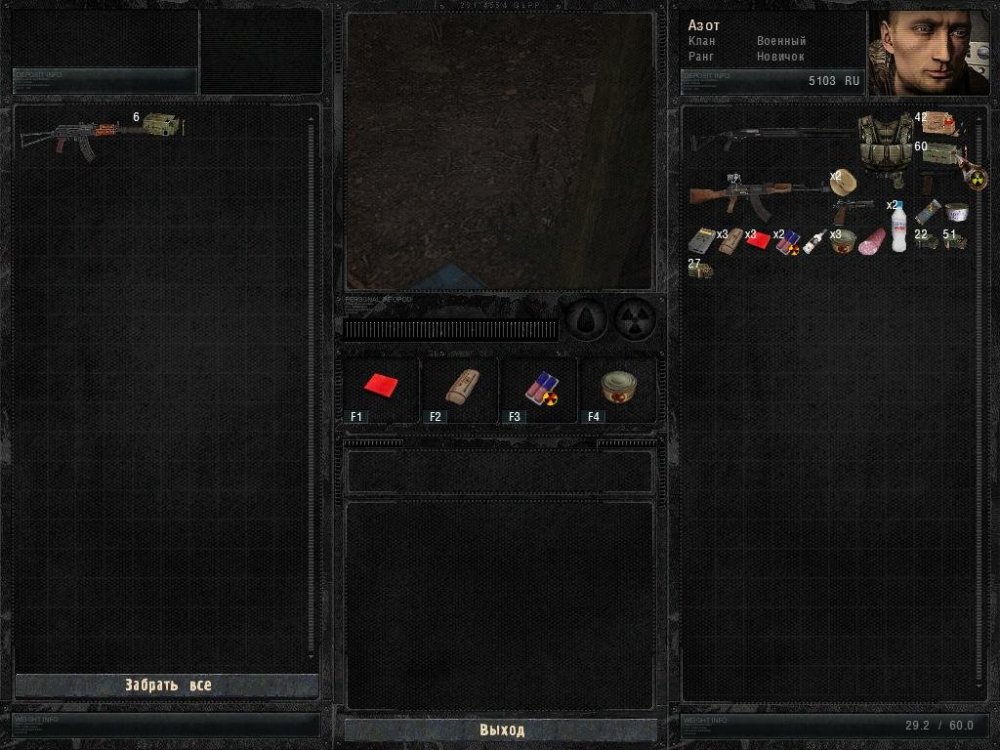Select the ammo stack showing 27 rounds
This screenshot has height=750, width=1000.
pos(700,268)
